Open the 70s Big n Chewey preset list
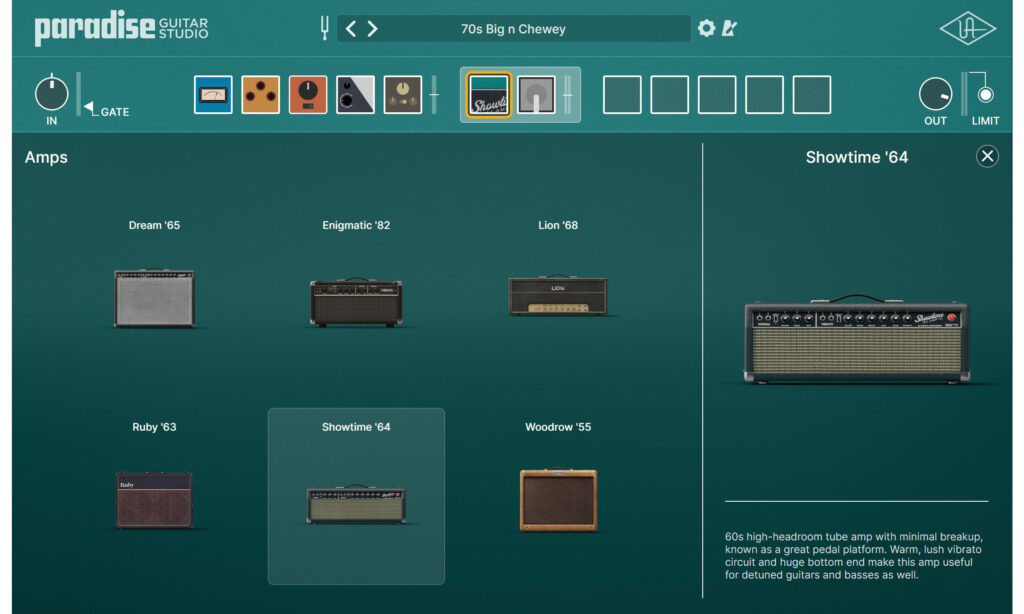This screenshot has height=614, width=1024. 513,29
